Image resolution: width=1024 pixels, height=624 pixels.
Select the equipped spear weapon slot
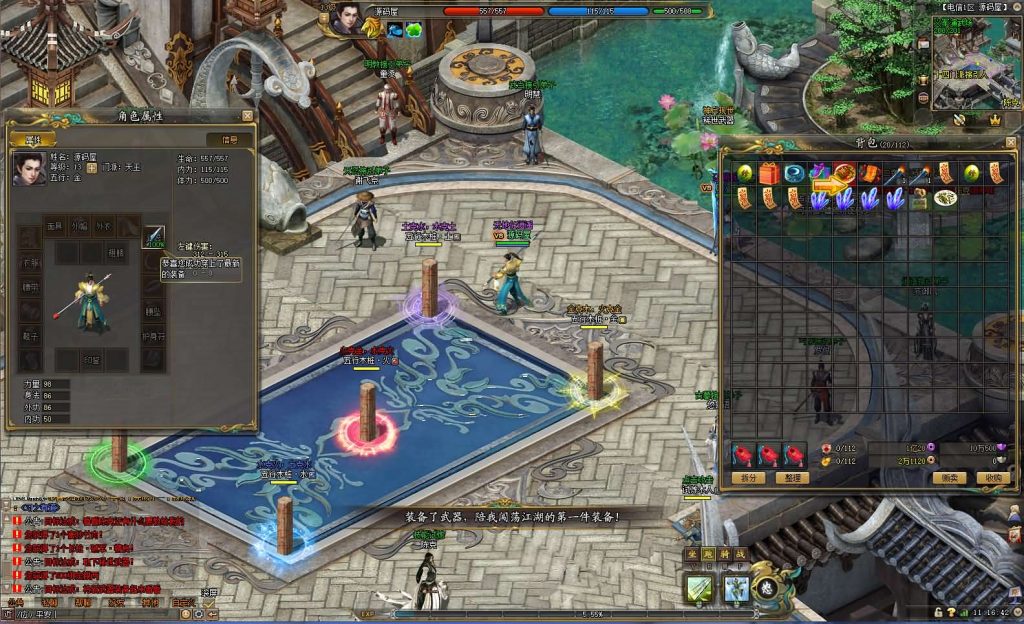154,237
